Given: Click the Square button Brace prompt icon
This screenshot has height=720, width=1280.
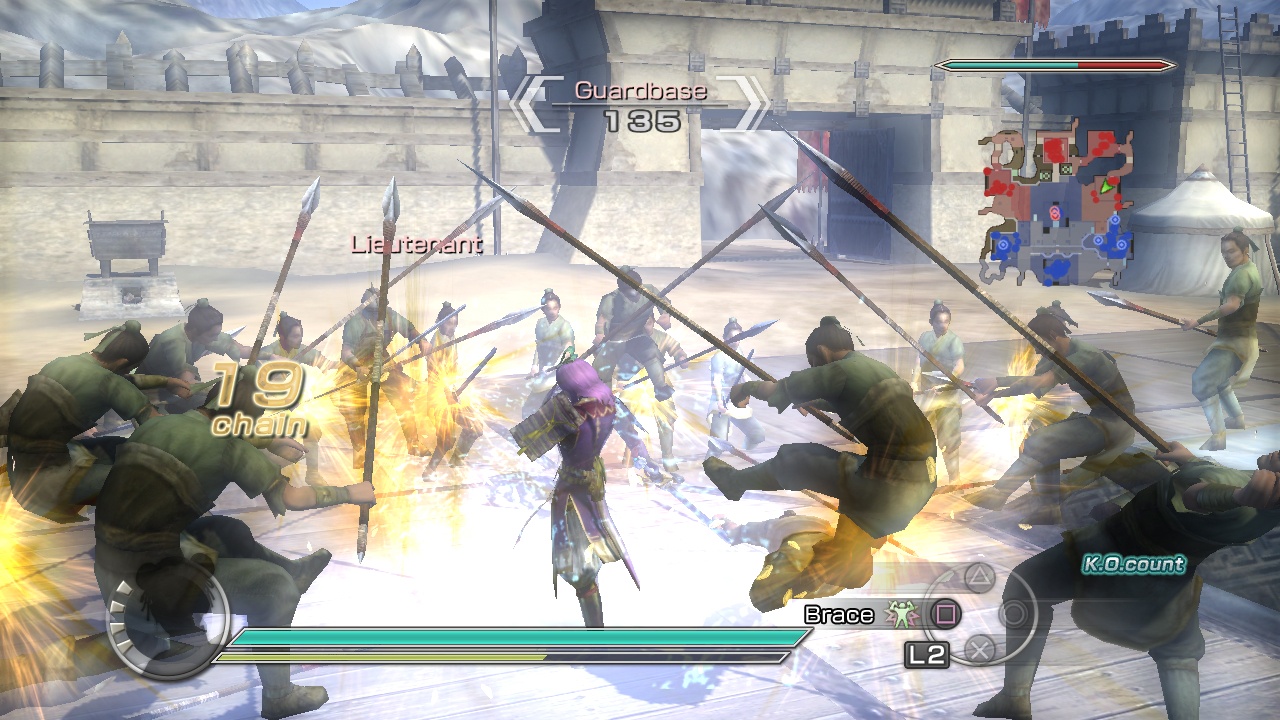Looking at the screenshot, I should pos(946,614).
